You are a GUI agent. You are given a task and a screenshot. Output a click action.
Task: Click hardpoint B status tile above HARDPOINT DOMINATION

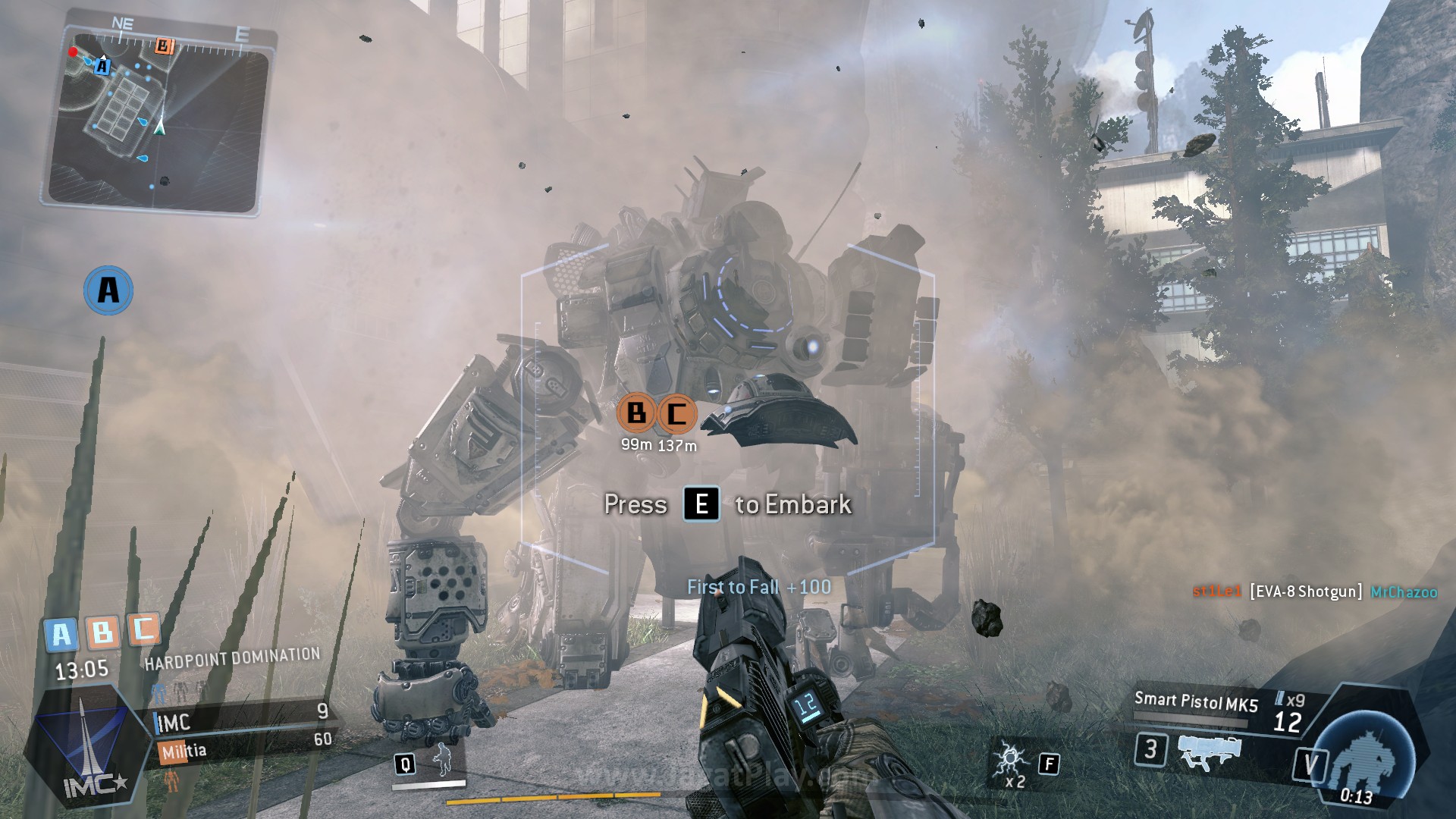(x=102, y=631)
